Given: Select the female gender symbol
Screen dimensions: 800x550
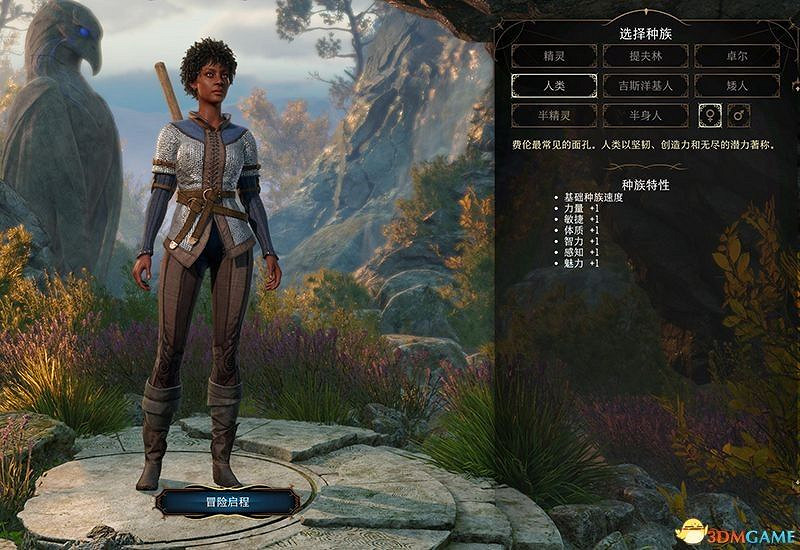Looking at the screenshot, I should click(x=709, y=116).
